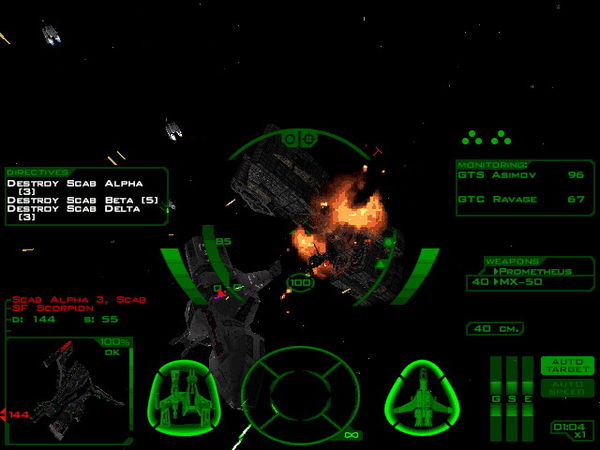Click the SF Scorpion target view box

pos(66,388)
